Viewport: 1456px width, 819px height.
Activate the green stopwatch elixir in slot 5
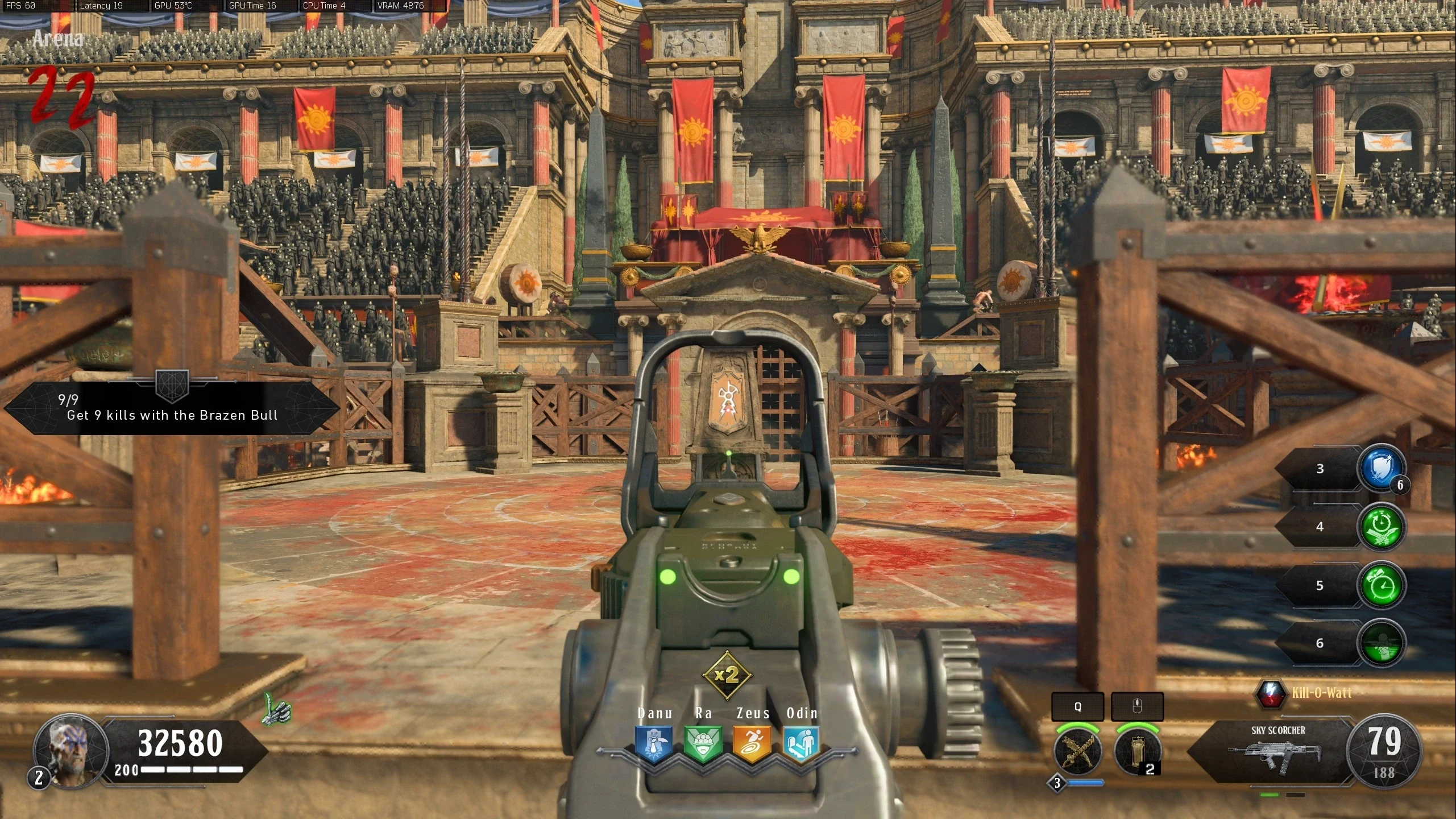pyautogui.click(x=1381, y=585)
